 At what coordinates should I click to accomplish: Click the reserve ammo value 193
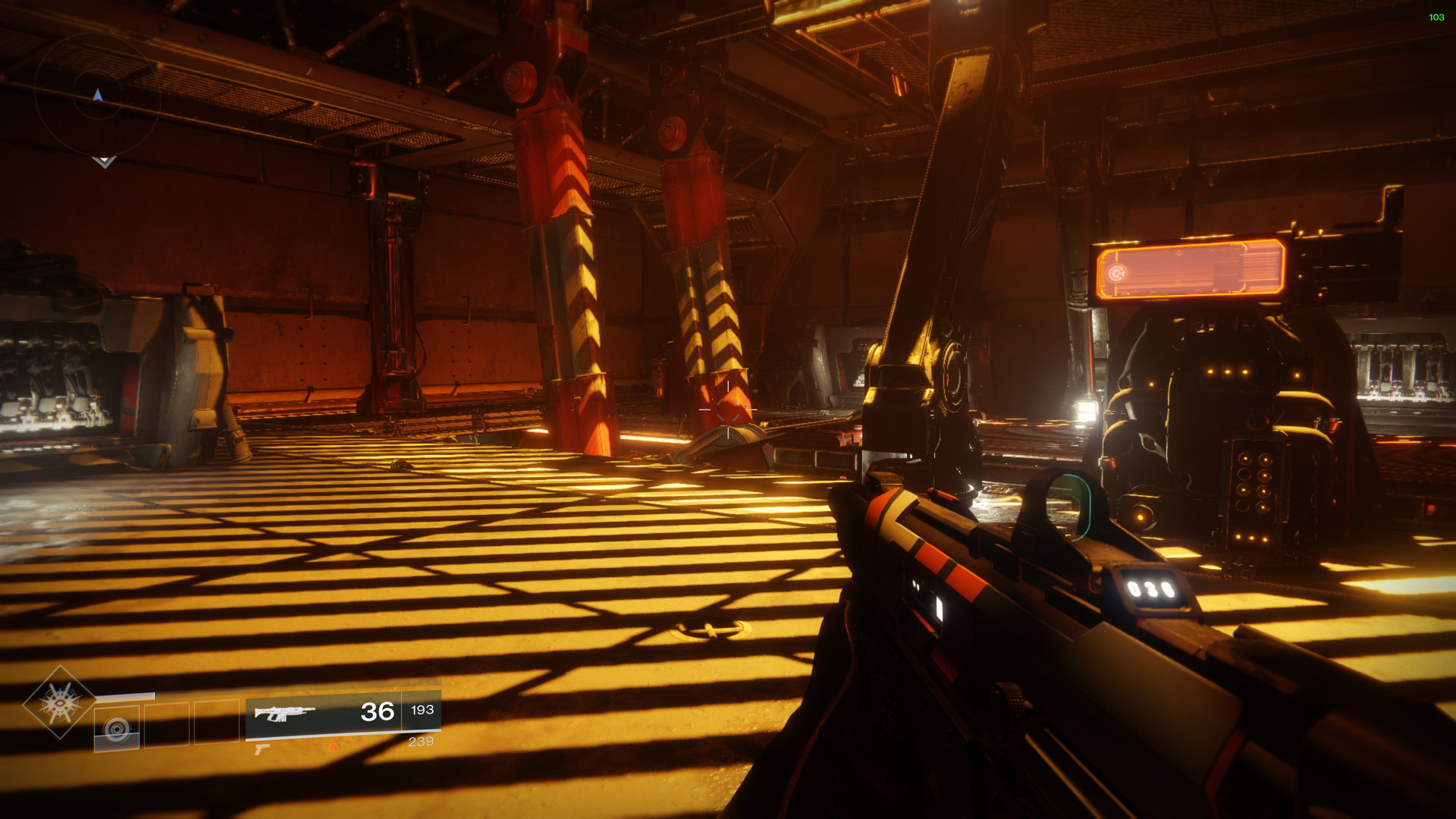pyautogui.click(x=422, y=711)
